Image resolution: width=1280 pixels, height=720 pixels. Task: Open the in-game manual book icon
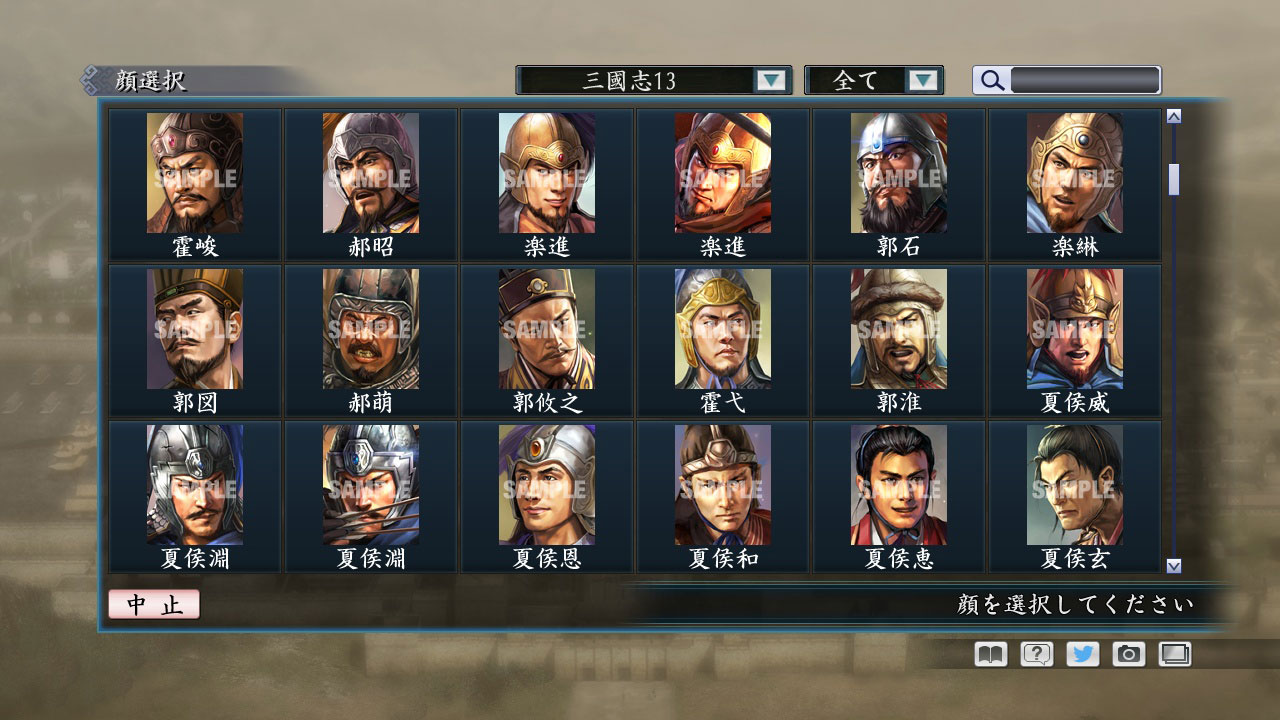click(988, 654)
